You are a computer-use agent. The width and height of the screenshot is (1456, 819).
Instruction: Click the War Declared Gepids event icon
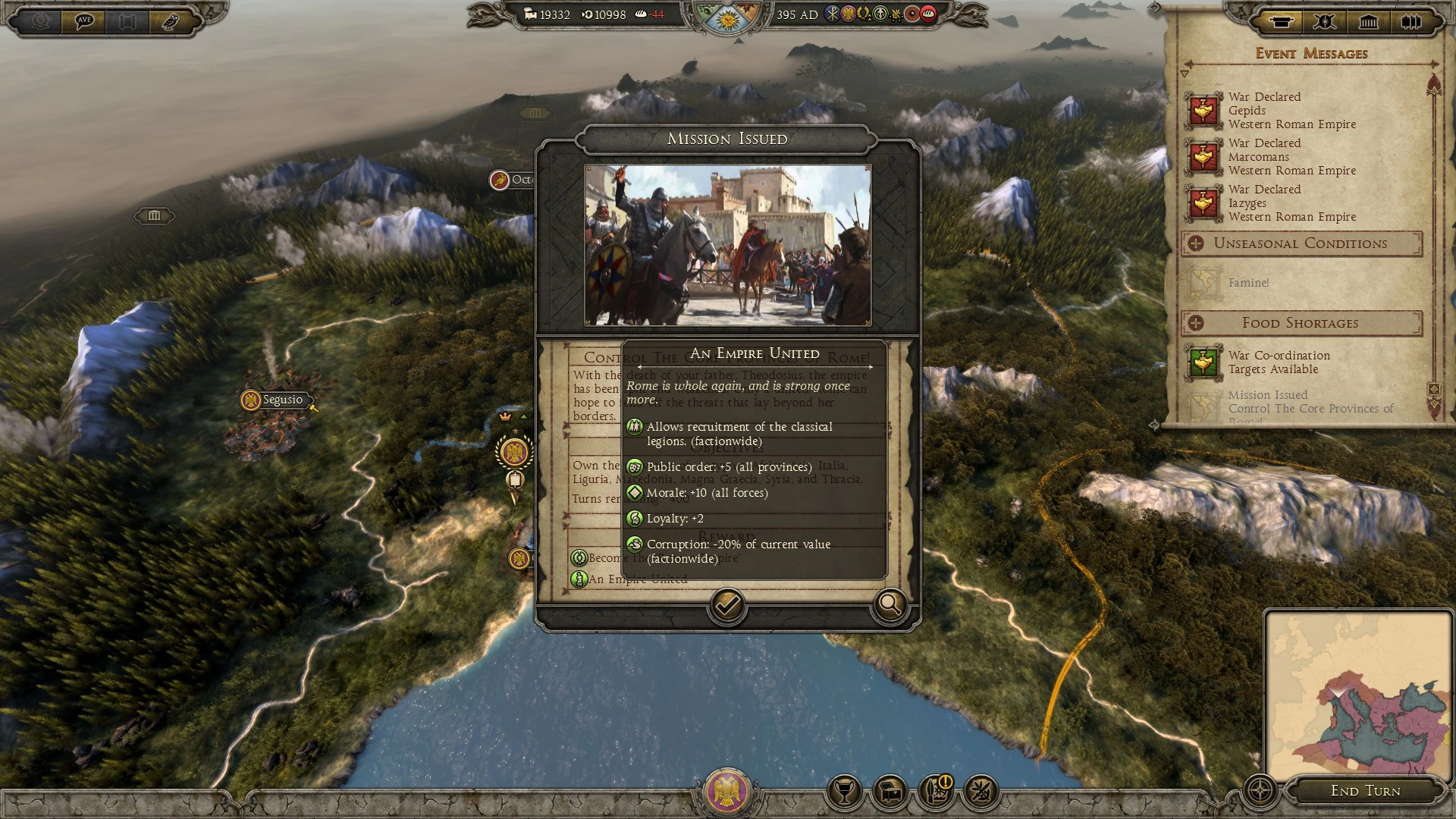1203,111
